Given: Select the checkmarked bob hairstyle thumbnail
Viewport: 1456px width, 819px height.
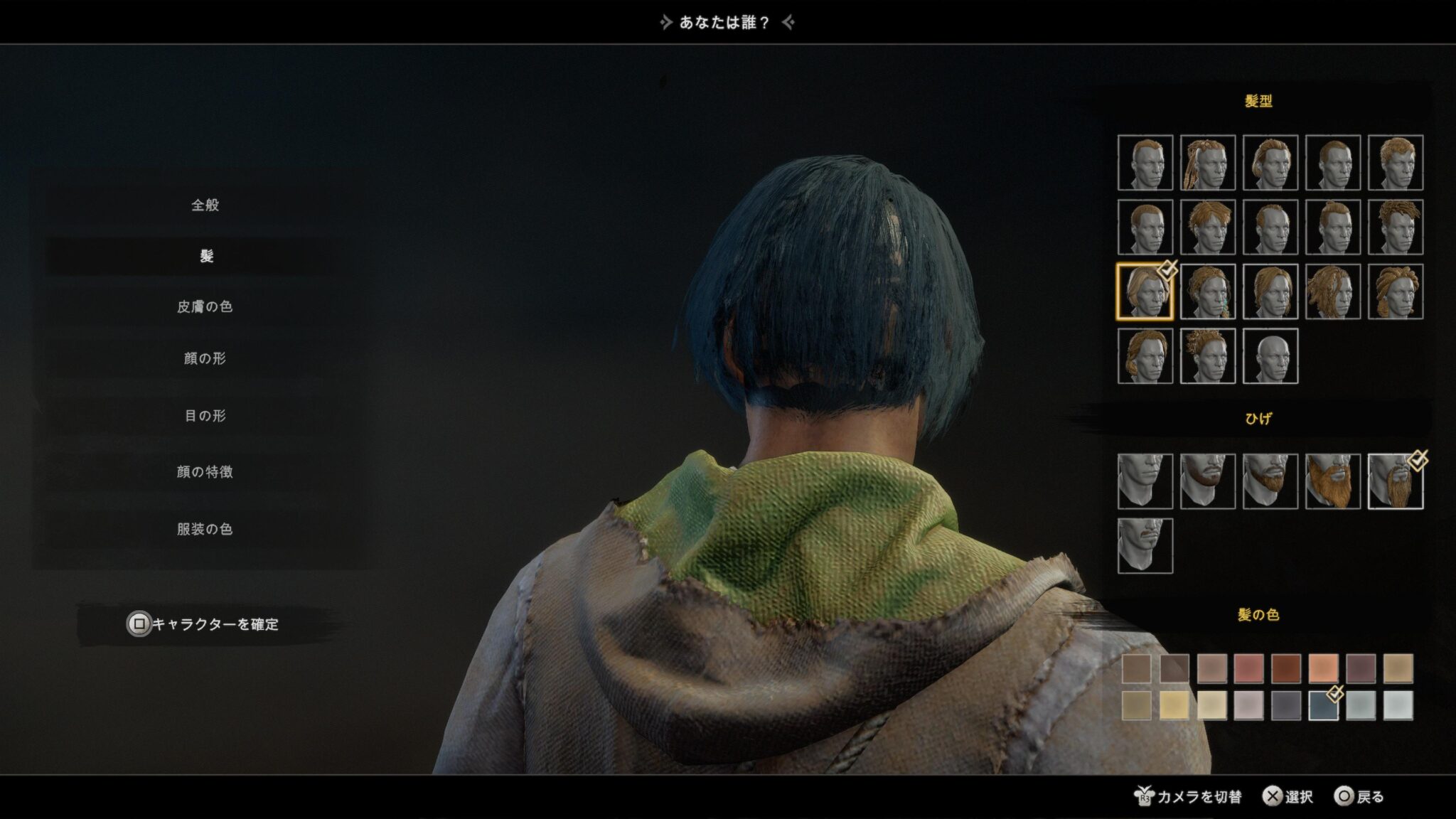Looking at the screenshot, I should coord(1145,291).
